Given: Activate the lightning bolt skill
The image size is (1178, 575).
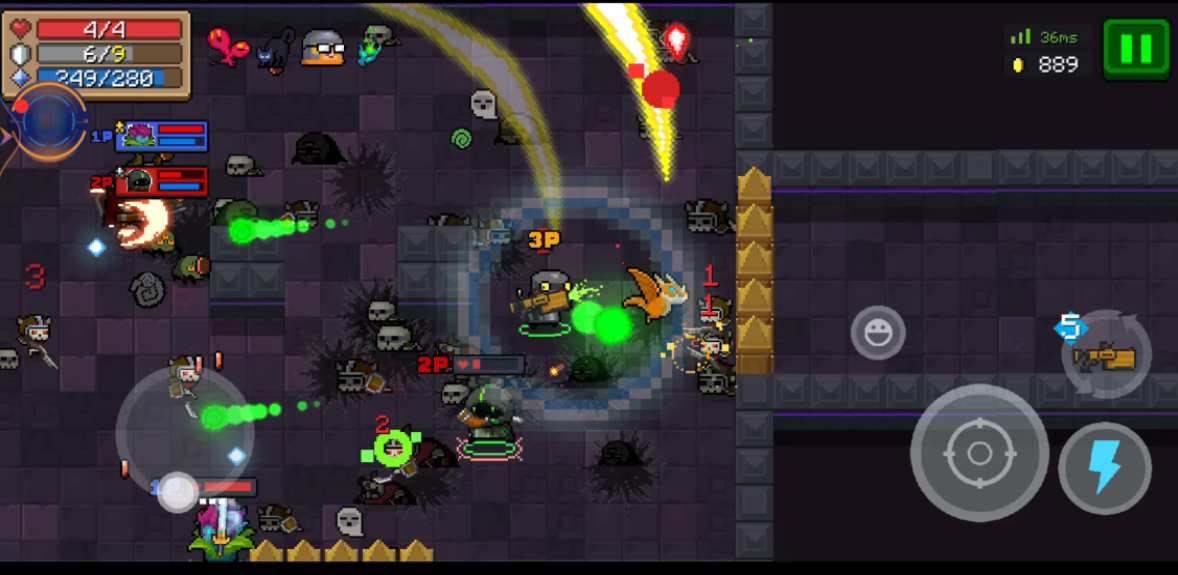Looking at the screenshot, I should pos(1105,468).
